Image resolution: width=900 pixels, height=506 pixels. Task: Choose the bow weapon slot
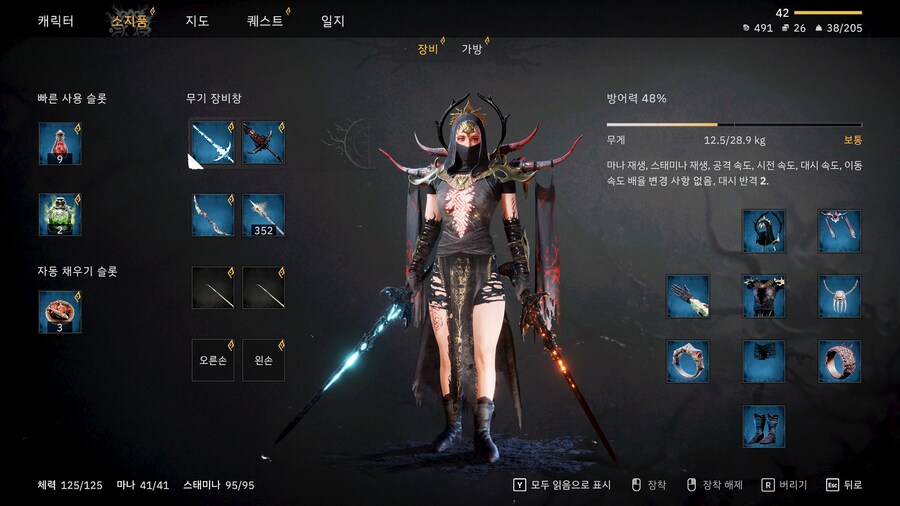point(213,215)
